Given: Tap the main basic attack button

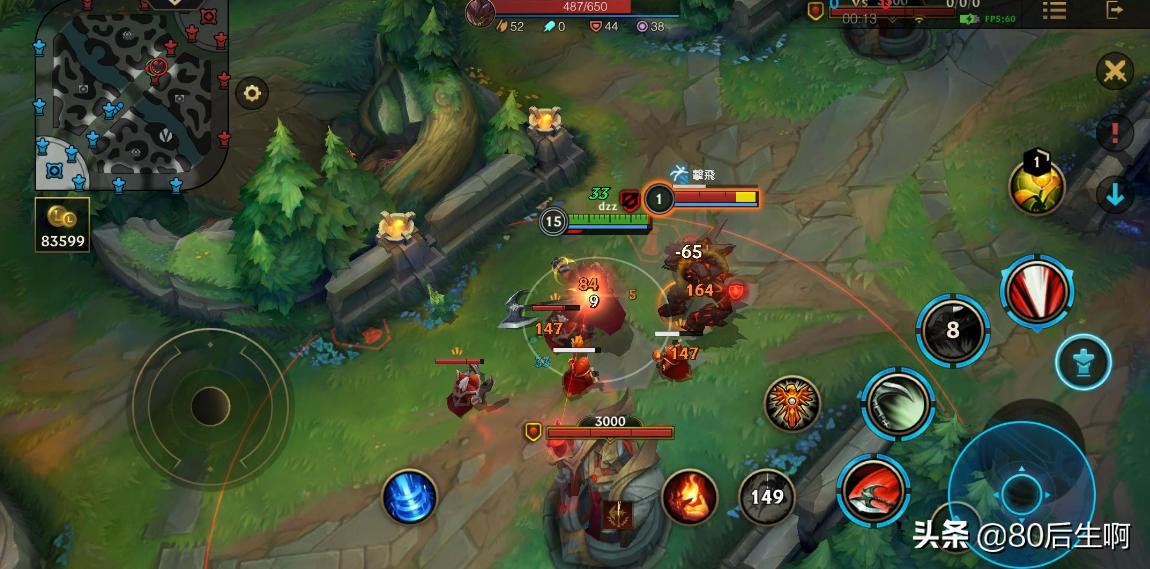Looking at the screenshot, I should point(1020,492).
